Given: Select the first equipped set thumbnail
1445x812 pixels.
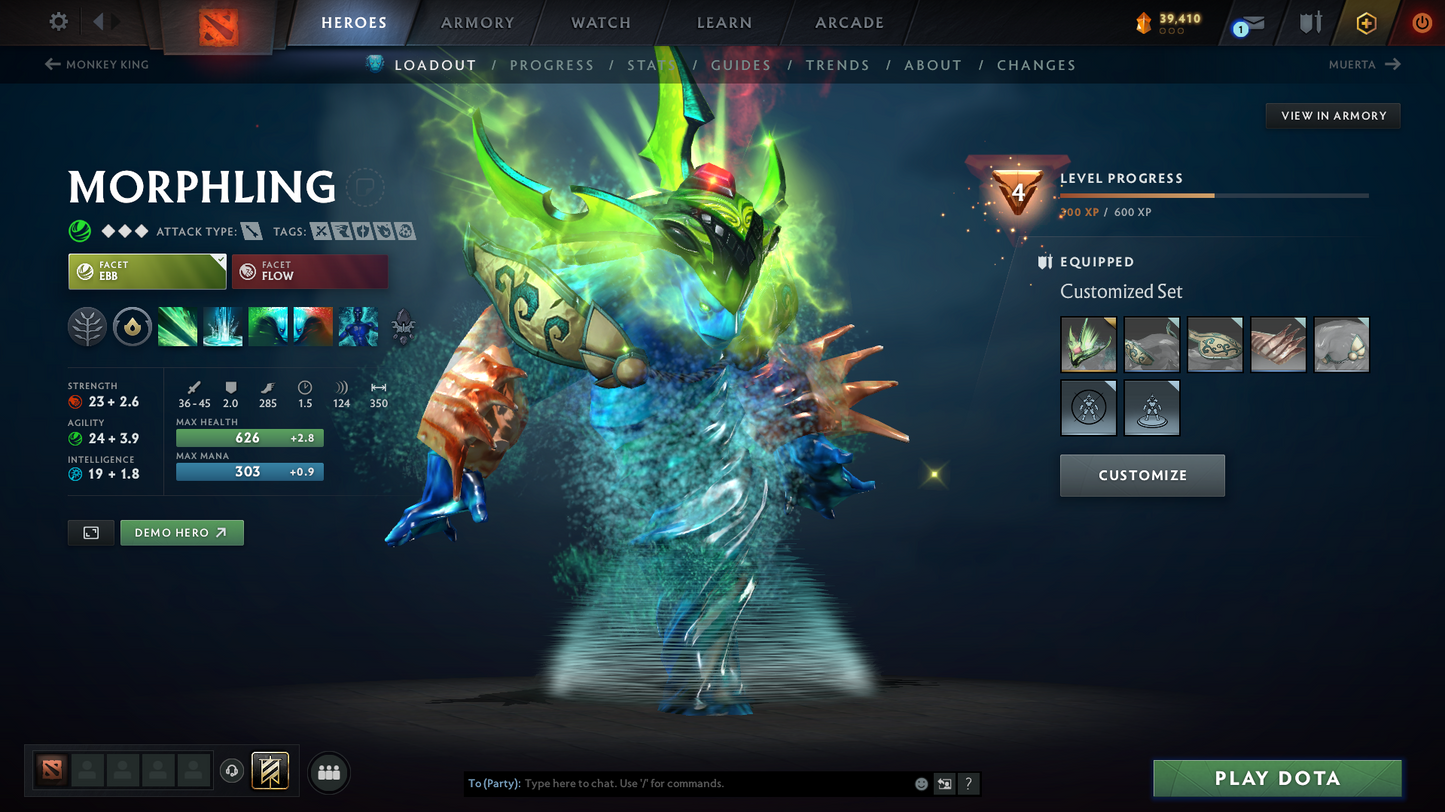Looking at the screenshot, I should 1088,344.
